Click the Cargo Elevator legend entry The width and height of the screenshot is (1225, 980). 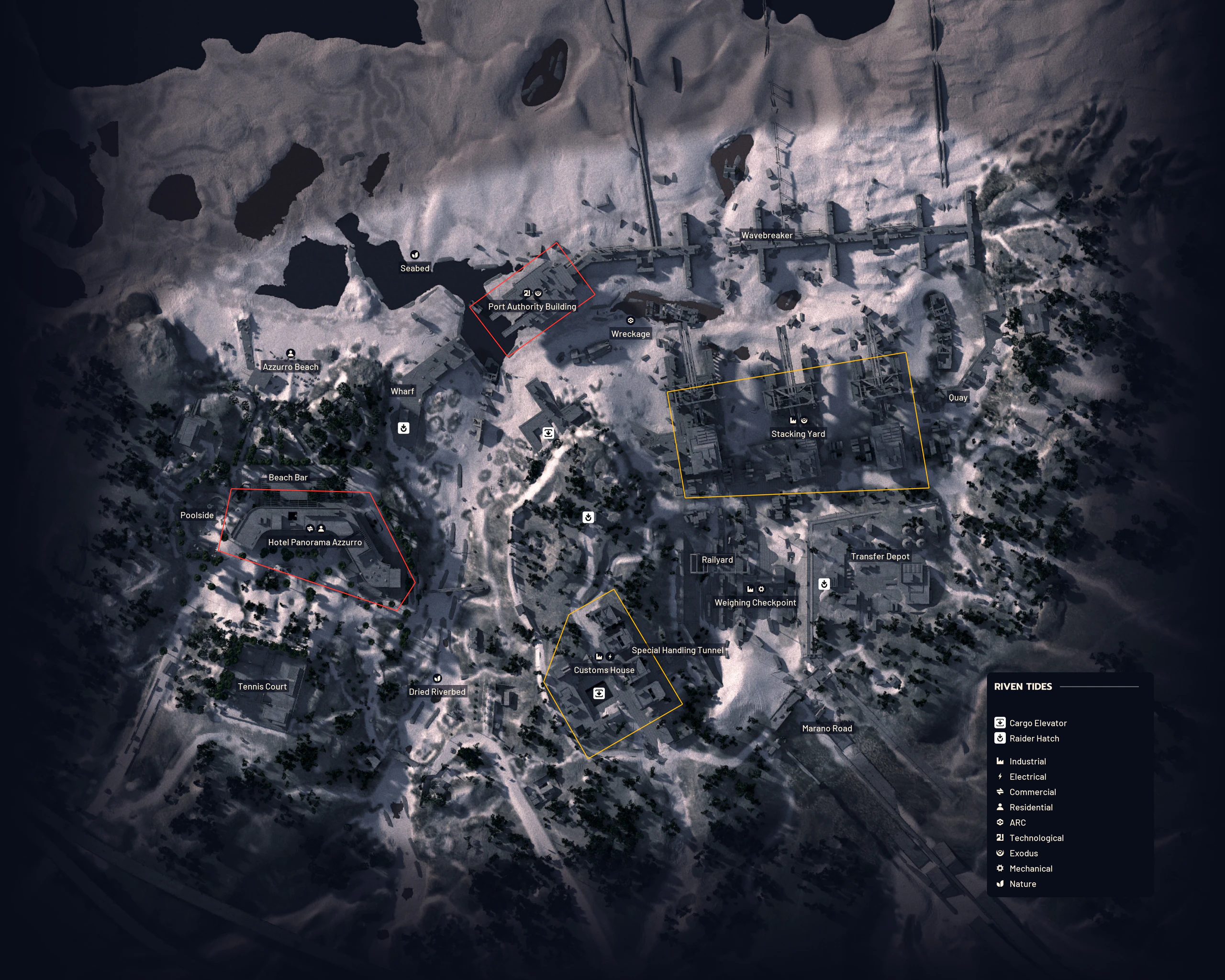click(x=1037, y=723)
